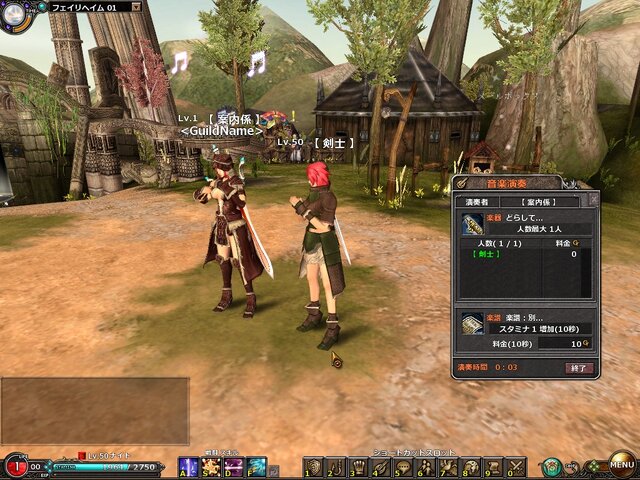The image size is (640, 480).
Task: Activate the skill in battle slot S
Action: pyautogui.click(x=210, y=467)
